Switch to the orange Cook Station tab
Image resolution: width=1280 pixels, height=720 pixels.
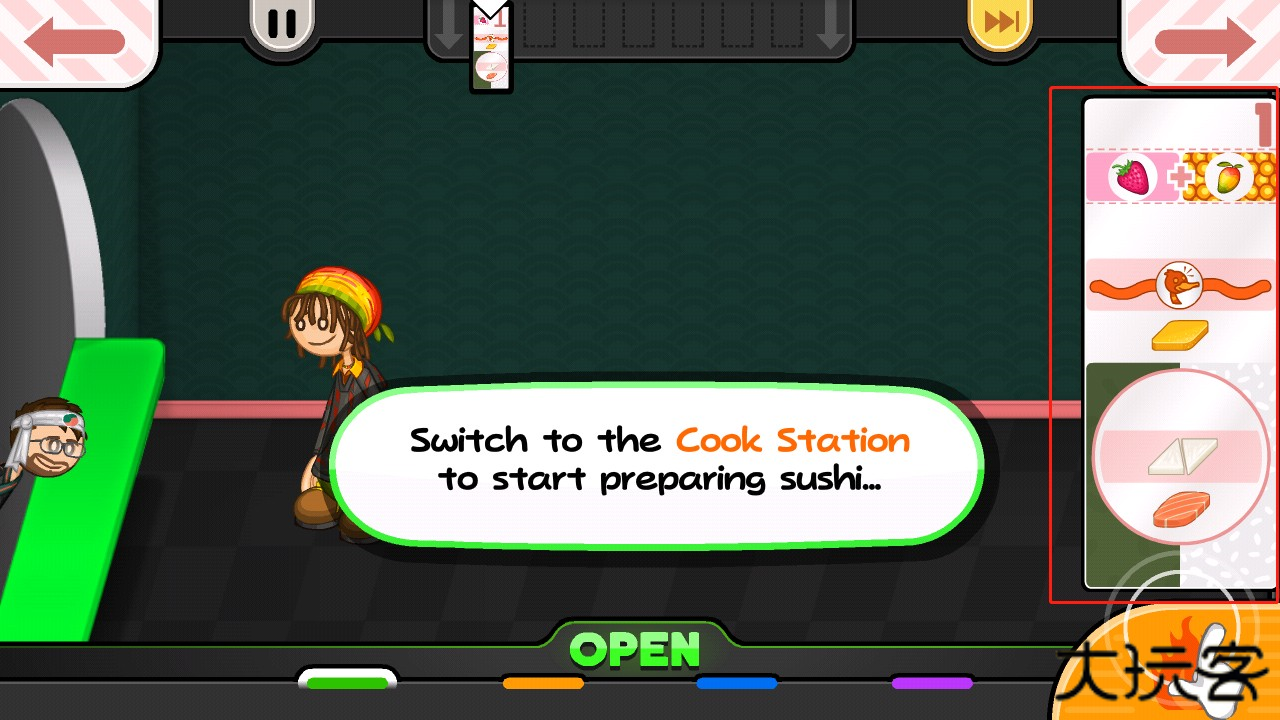(543, 683)
